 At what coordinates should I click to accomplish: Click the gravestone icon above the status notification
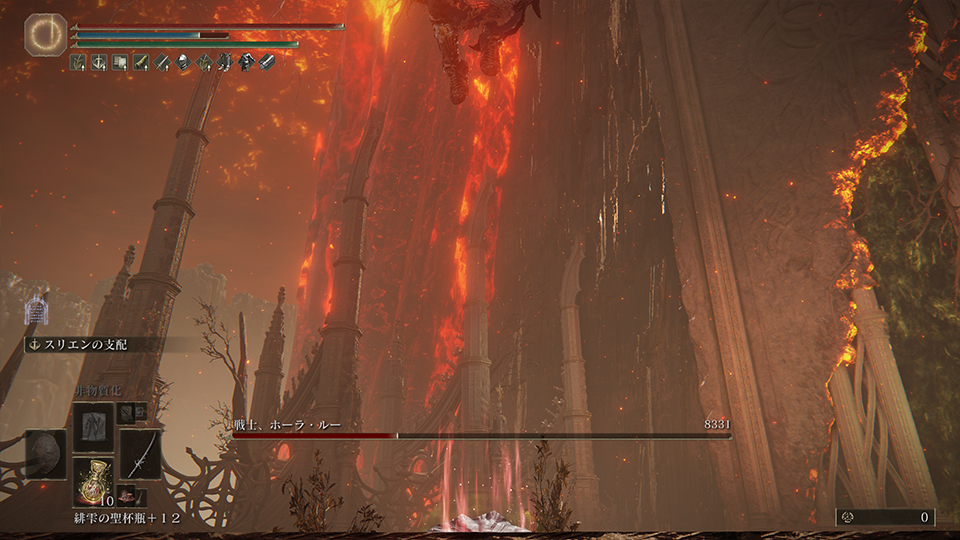pos(37,310)
